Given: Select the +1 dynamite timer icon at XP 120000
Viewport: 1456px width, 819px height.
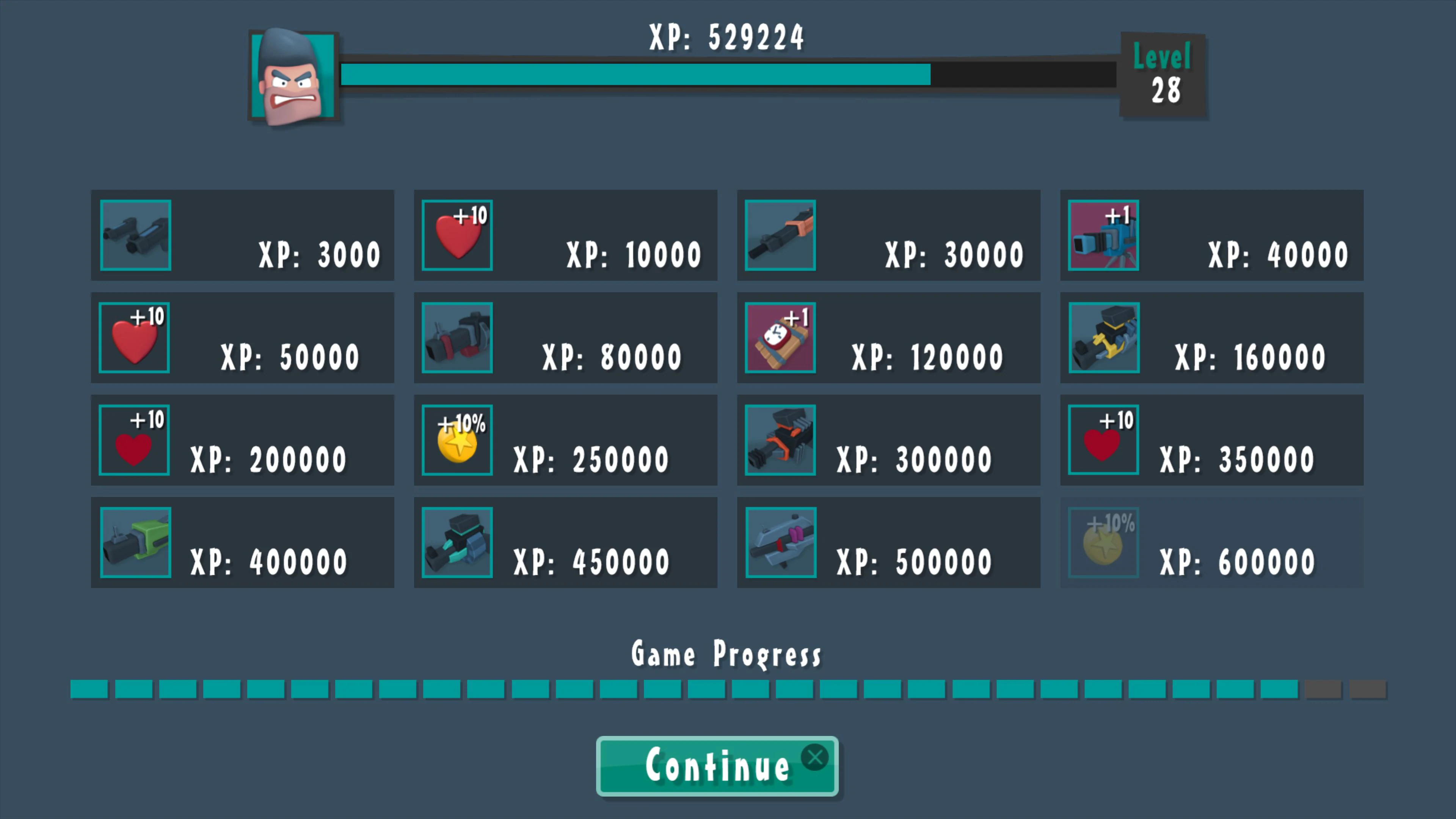Looking at the screenshot, I should [780, 337].
